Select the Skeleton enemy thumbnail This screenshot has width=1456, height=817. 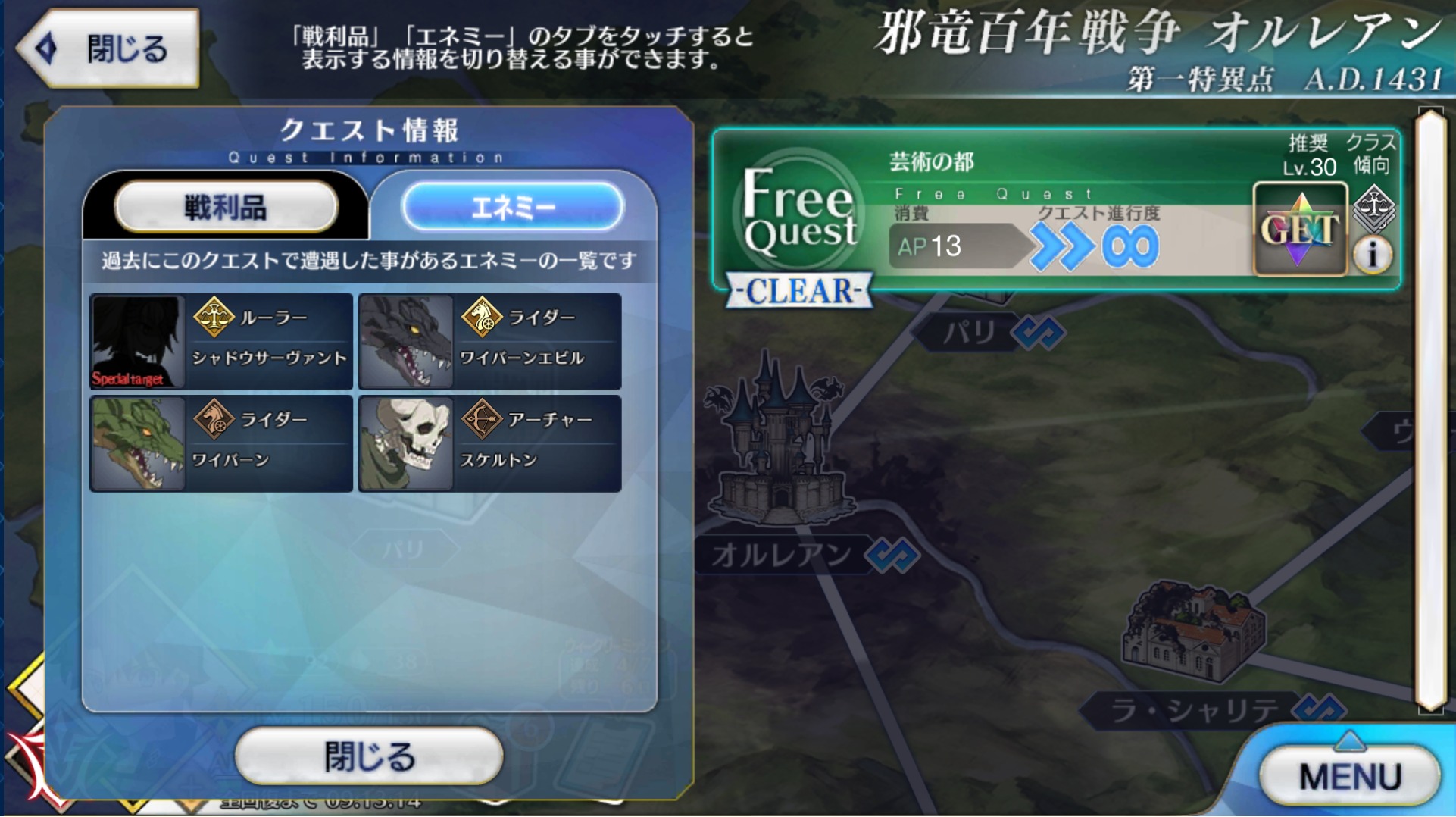pos(406,443)
